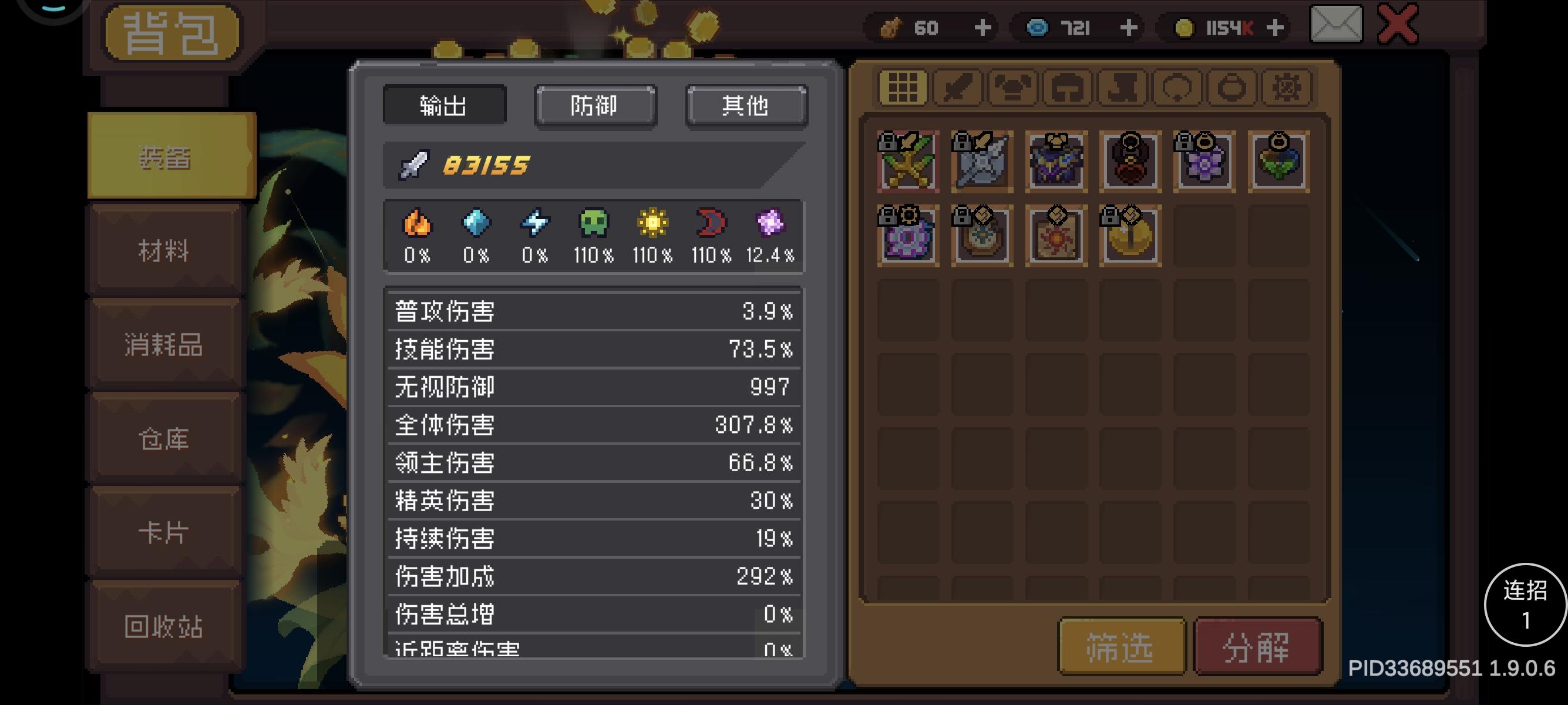Open the mail icon in the top bar
The image size is (1568, 705).
pyautogui.click(x=1336, y=26)
